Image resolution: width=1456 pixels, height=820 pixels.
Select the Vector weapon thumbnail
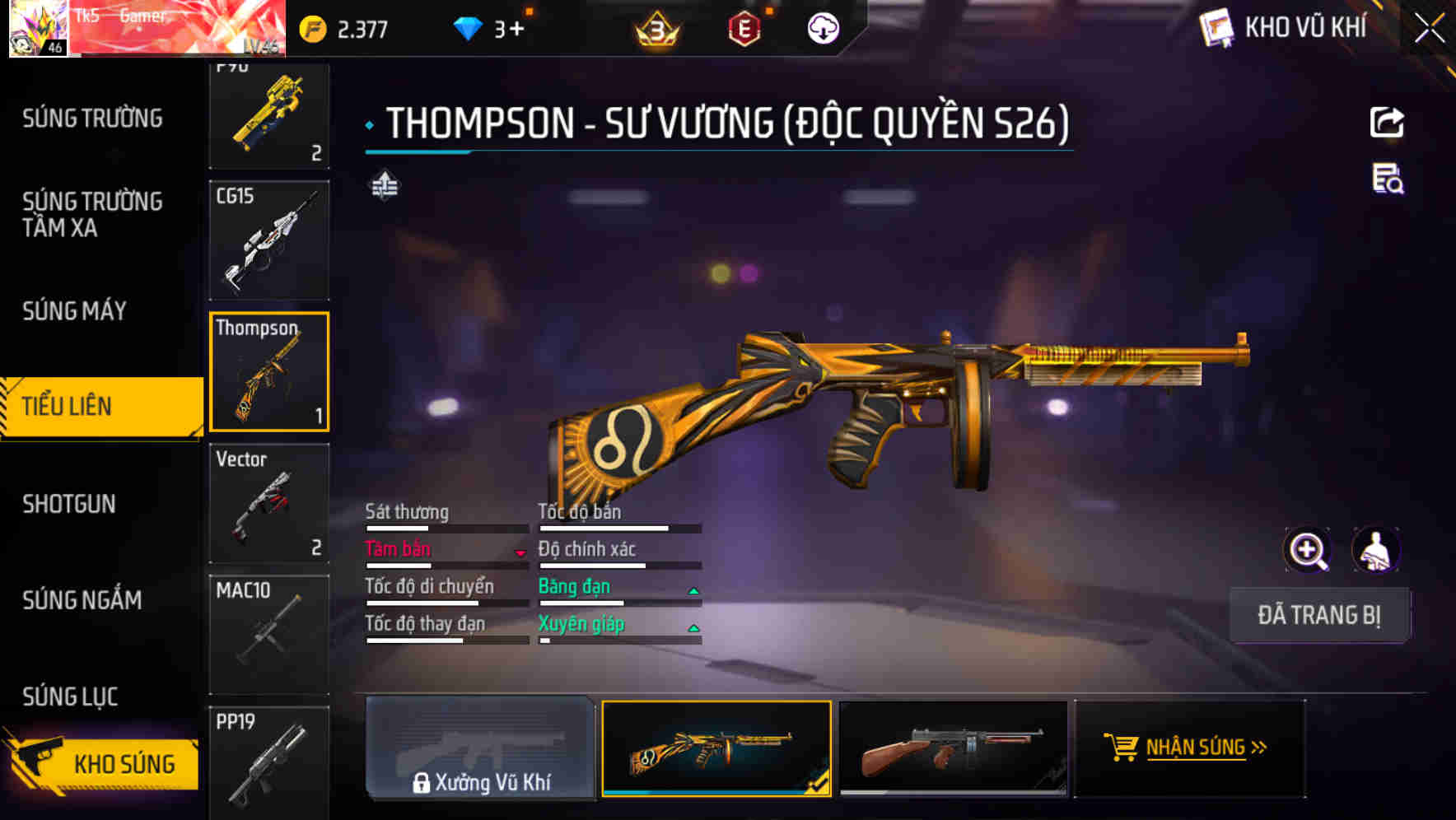[x=269, y=503]
